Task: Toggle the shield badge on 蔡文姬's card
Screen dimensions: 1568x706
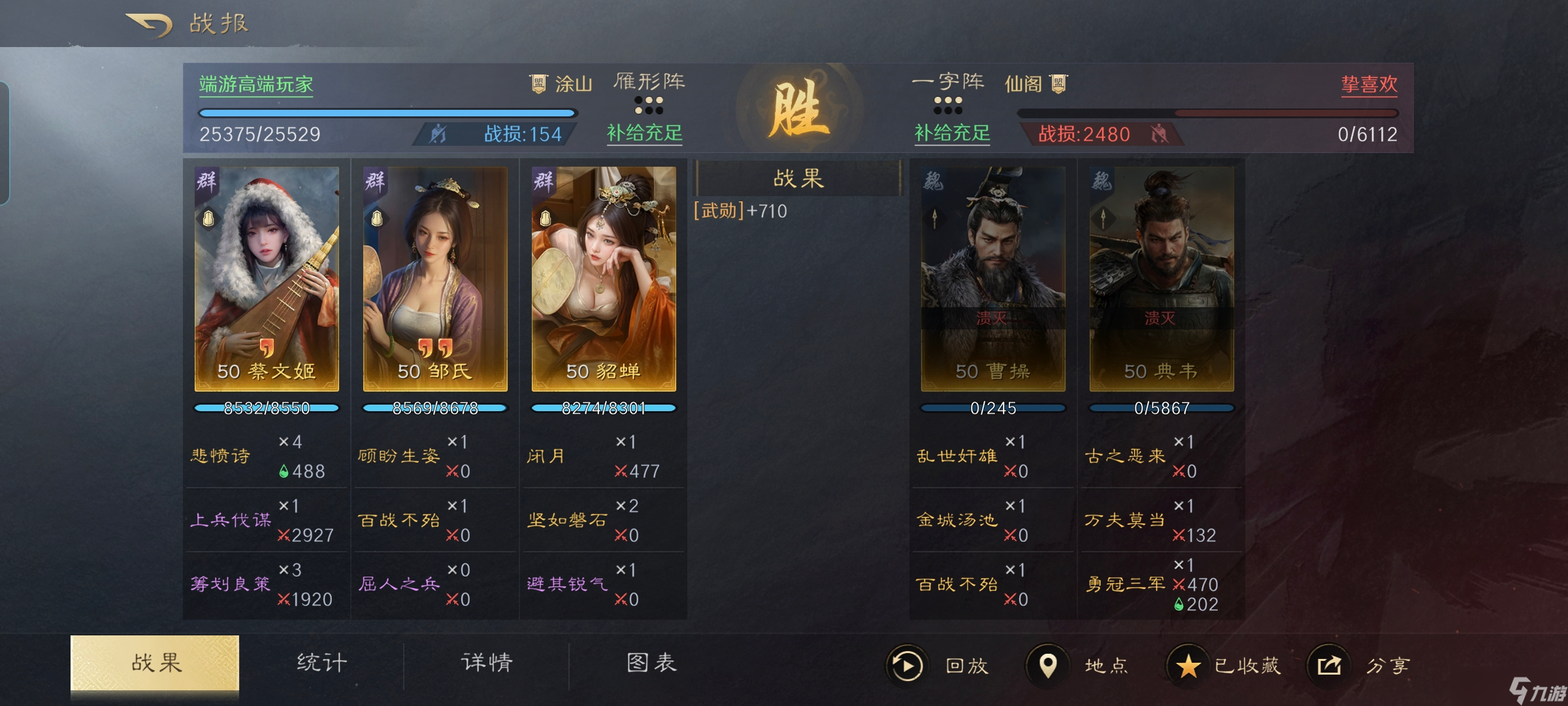Action: [x=208, y=218]
